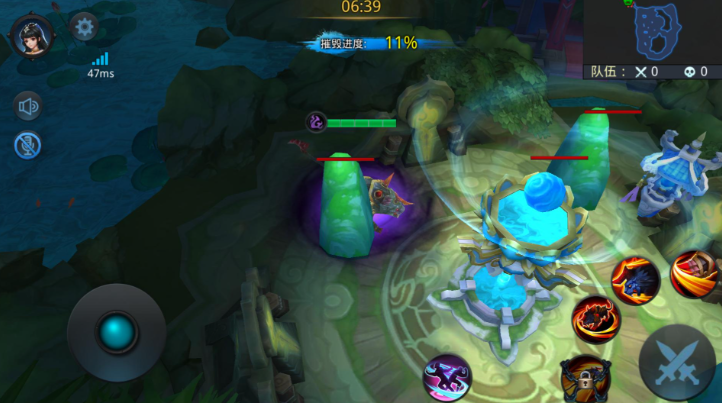This screenshot has width=722, height=403.
Task: Attack with the crossed swords button
Action: click(x=677, y=361)
